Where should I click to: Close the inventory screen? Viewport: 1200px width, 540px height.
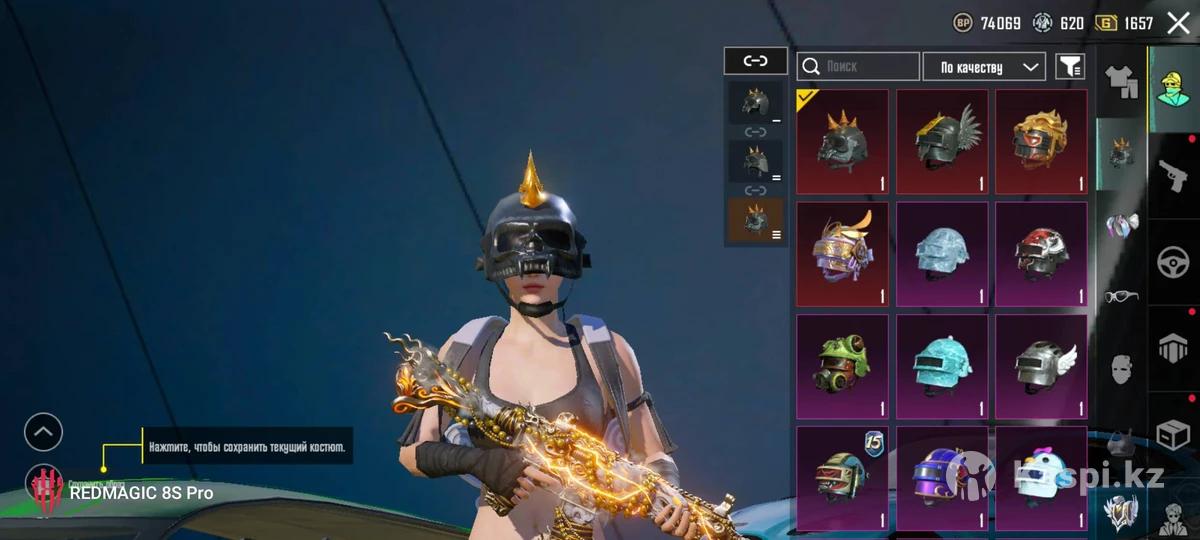pyautogui.click(x=1179, y=23)
